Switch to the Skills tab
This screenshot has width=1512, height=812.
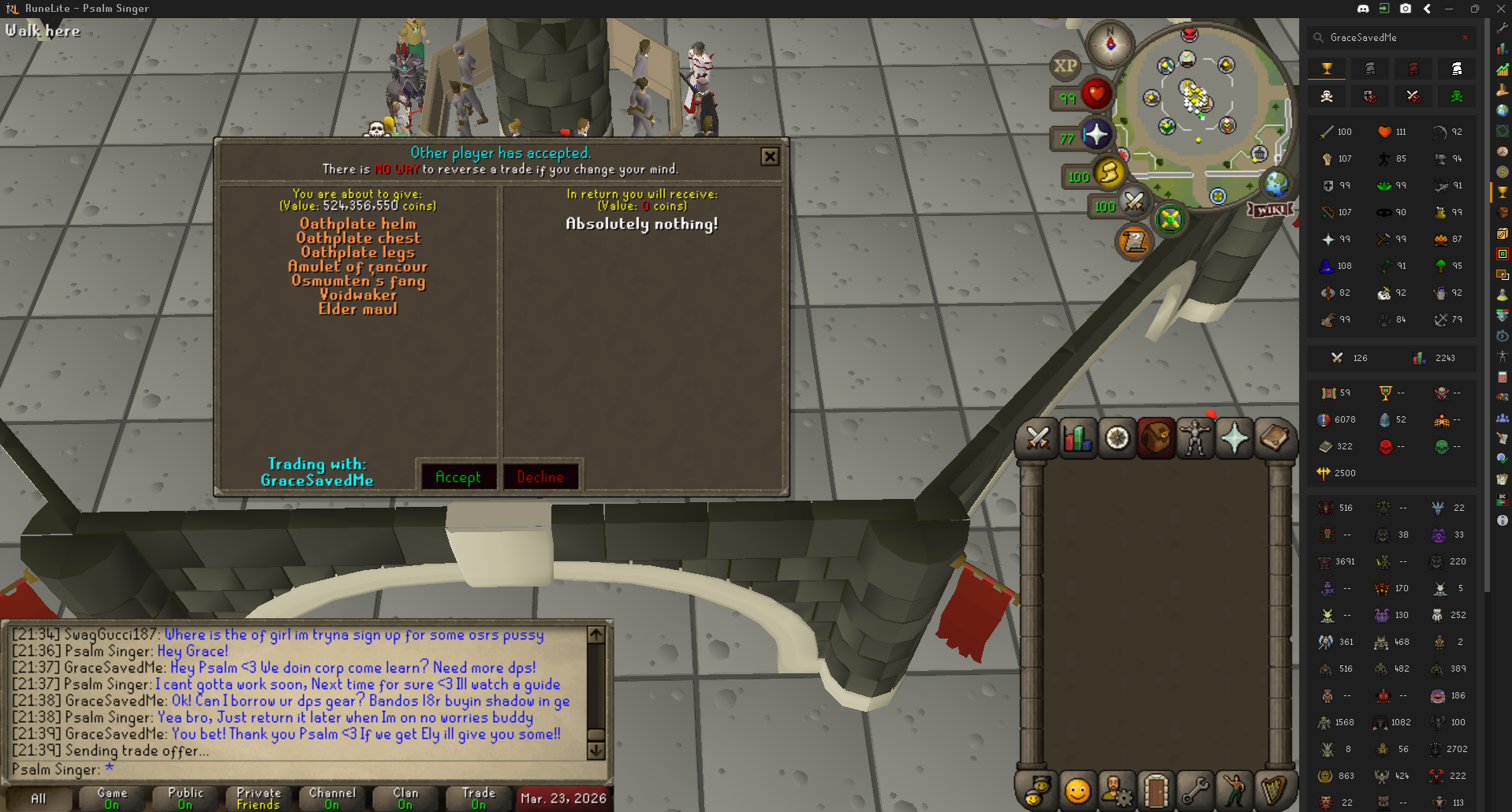coord(1077,438)
